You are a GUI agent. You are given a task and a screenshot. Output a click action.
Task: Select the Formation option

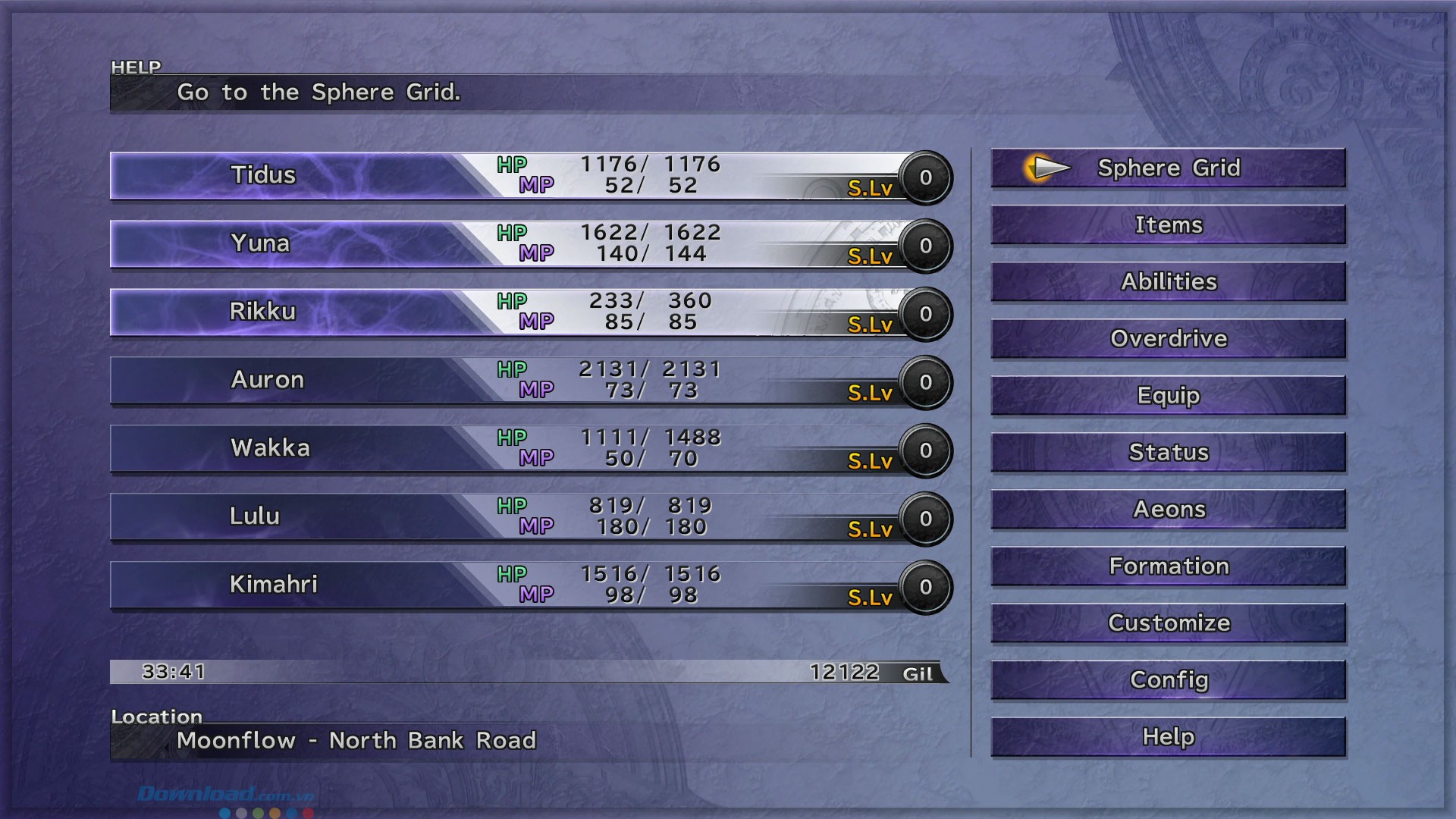[1168, 566]
